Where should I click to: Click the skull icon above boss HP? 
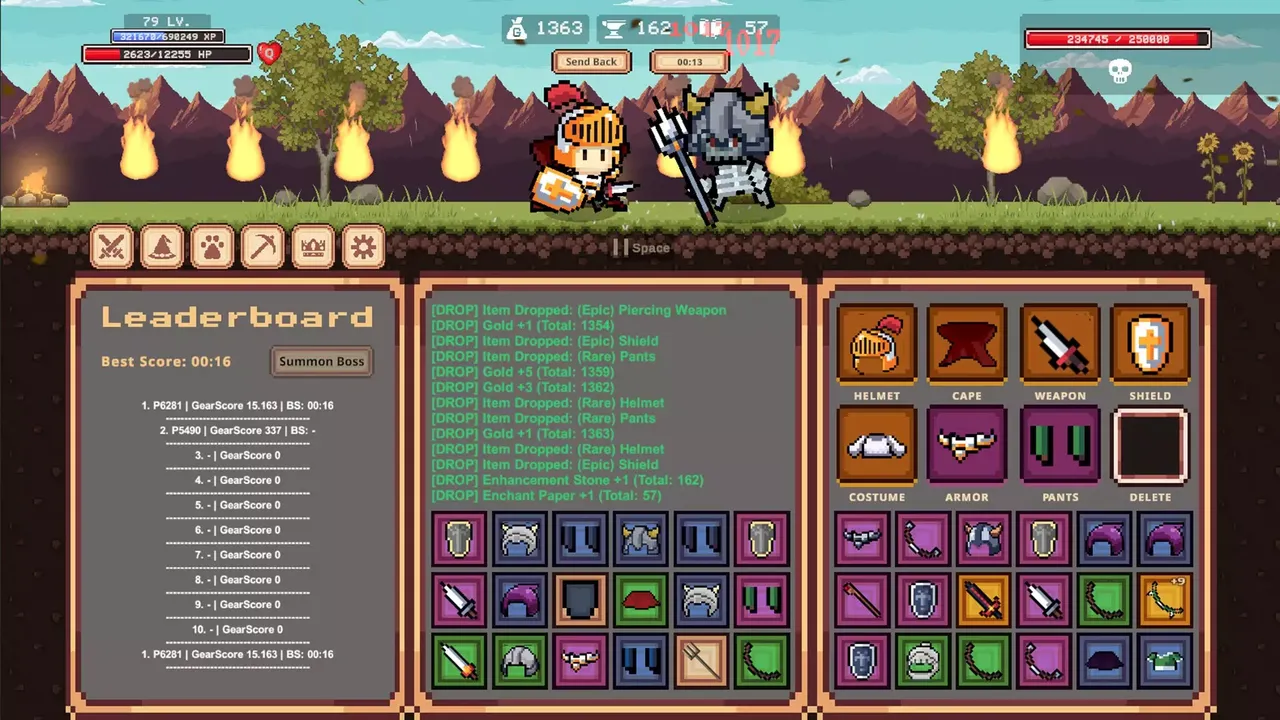coord(1118,72)
